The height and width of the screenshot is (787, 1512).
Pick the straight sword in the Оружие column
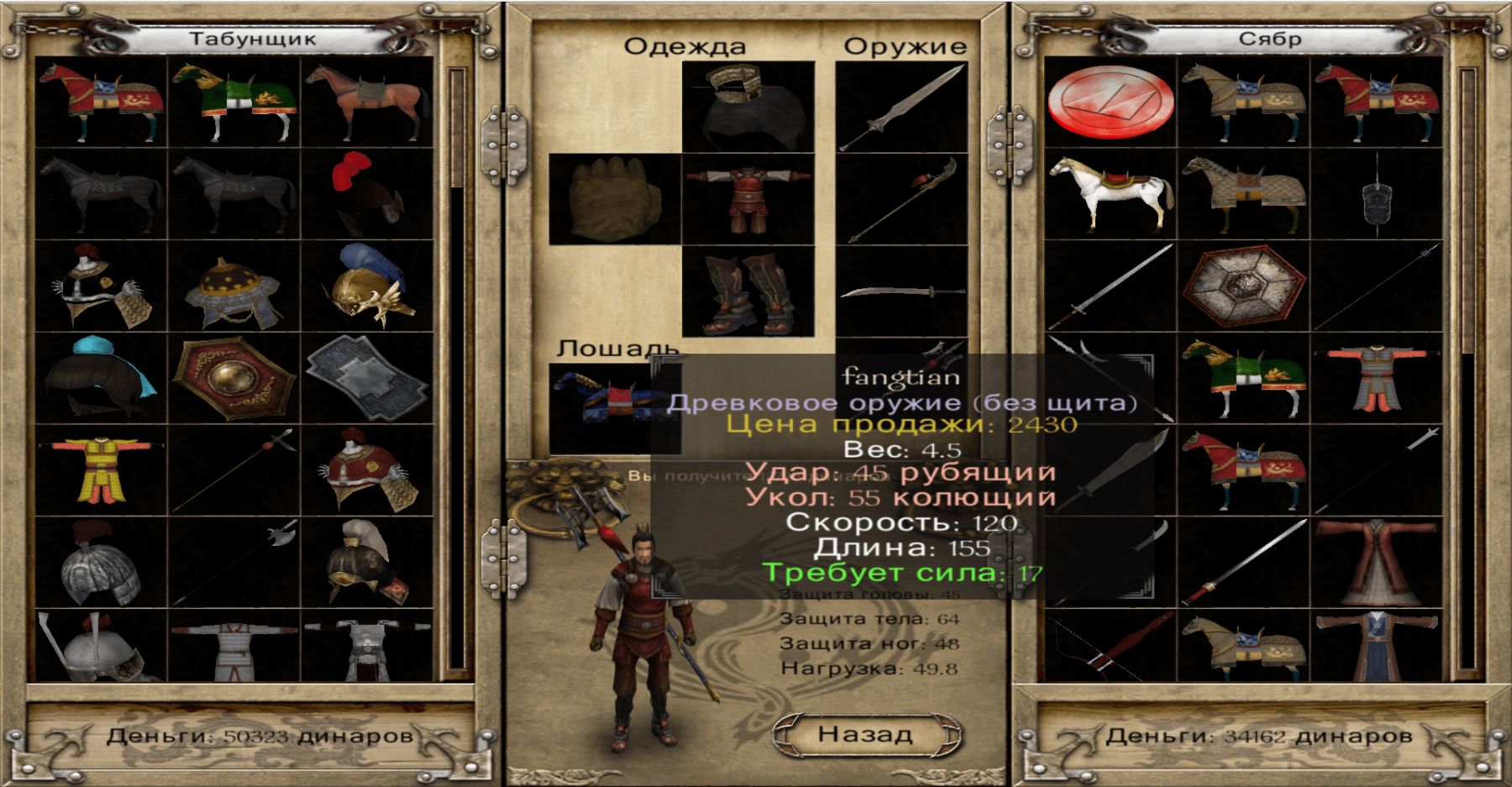902,107
